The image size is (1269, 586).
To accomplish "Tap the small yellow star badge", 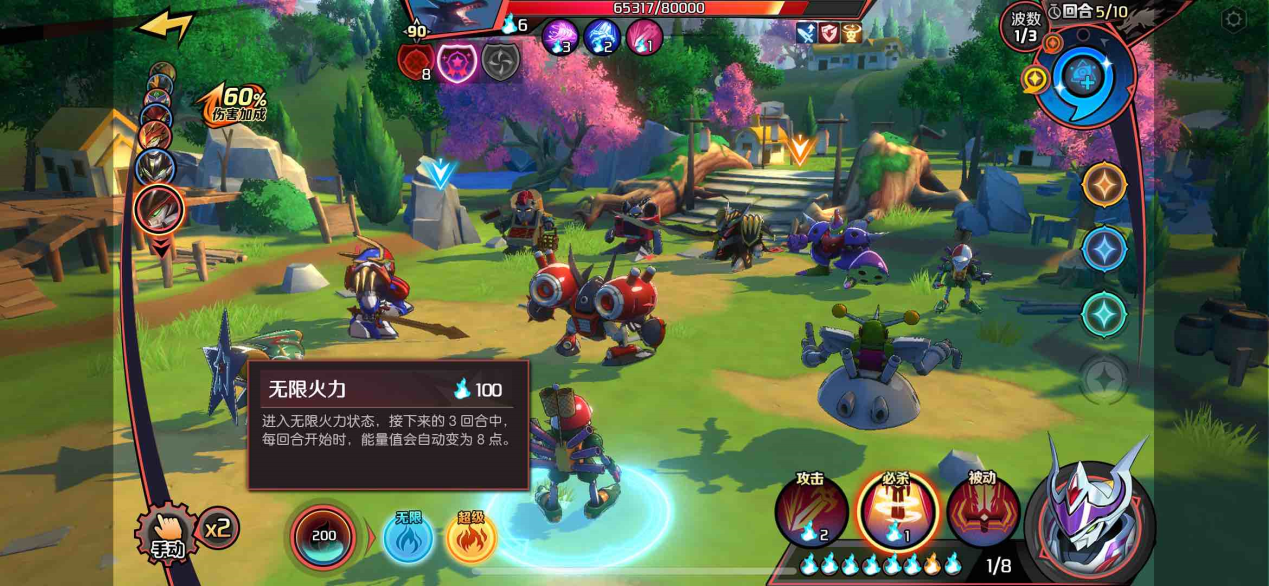I will point(1035,79).
